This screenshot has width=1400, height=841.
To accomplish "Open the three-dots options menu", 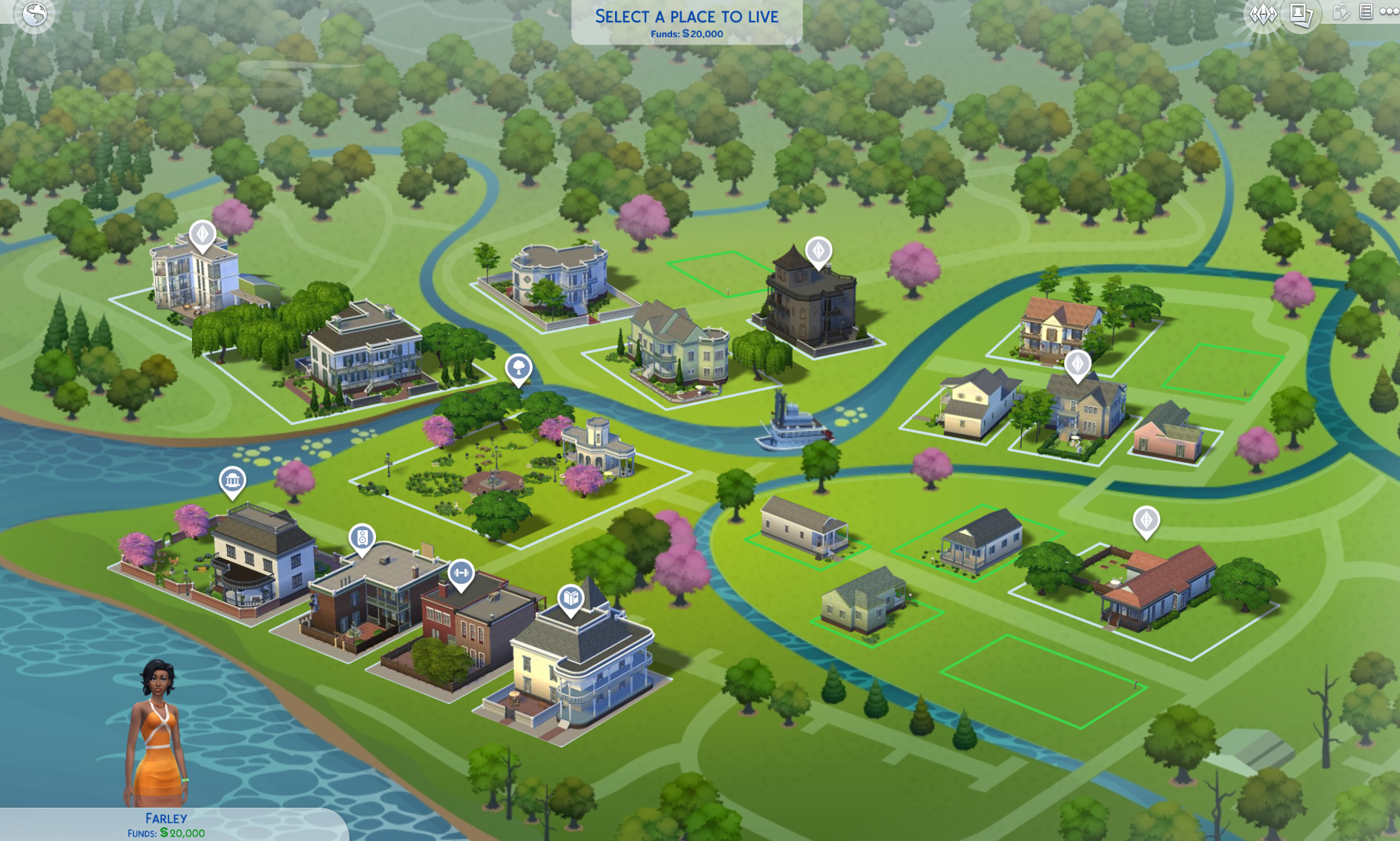I will [1389, 11].
